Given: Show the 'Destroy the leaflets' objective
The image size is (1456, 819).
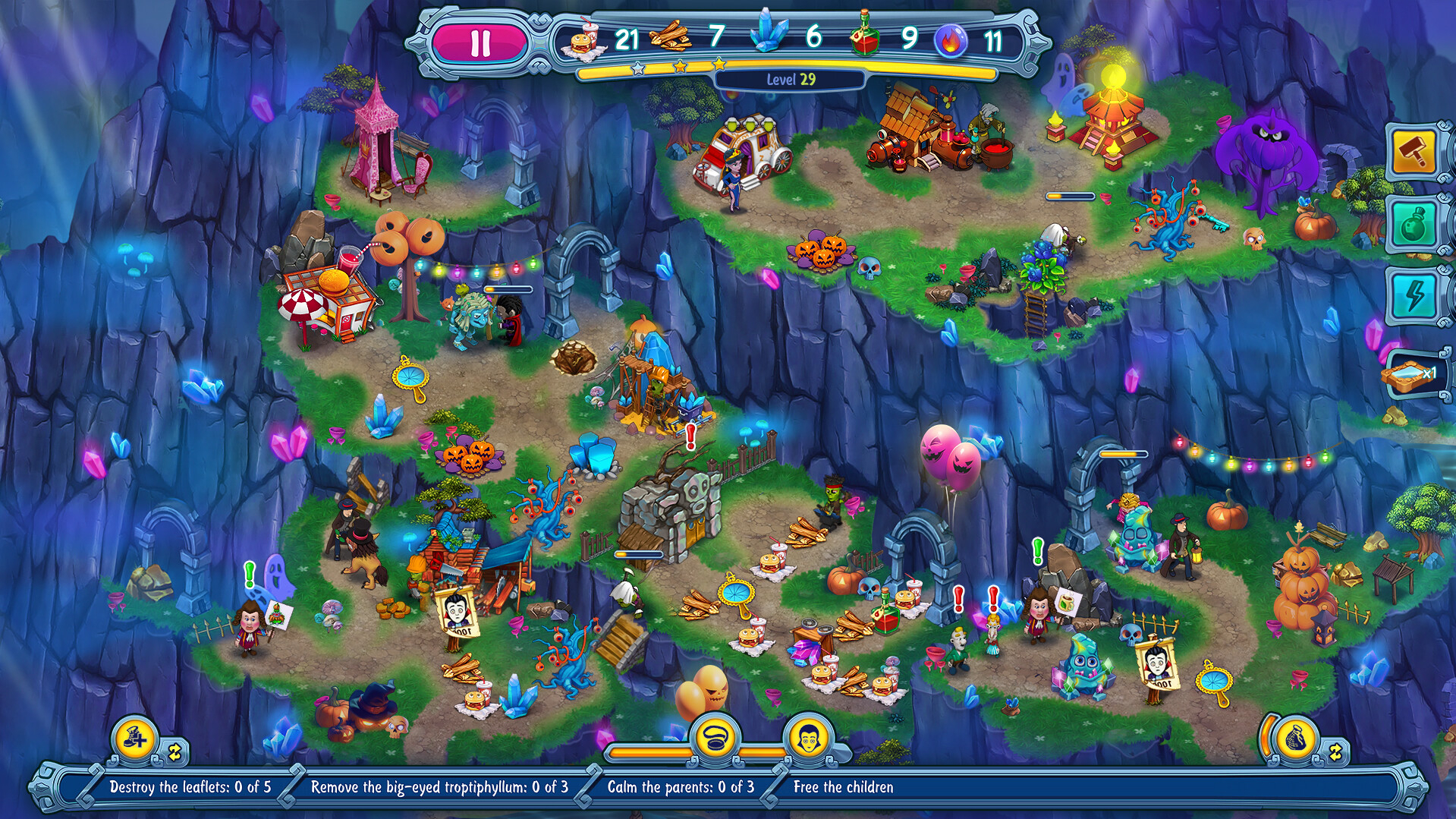Looking at the screenshot, I should 190,787.
